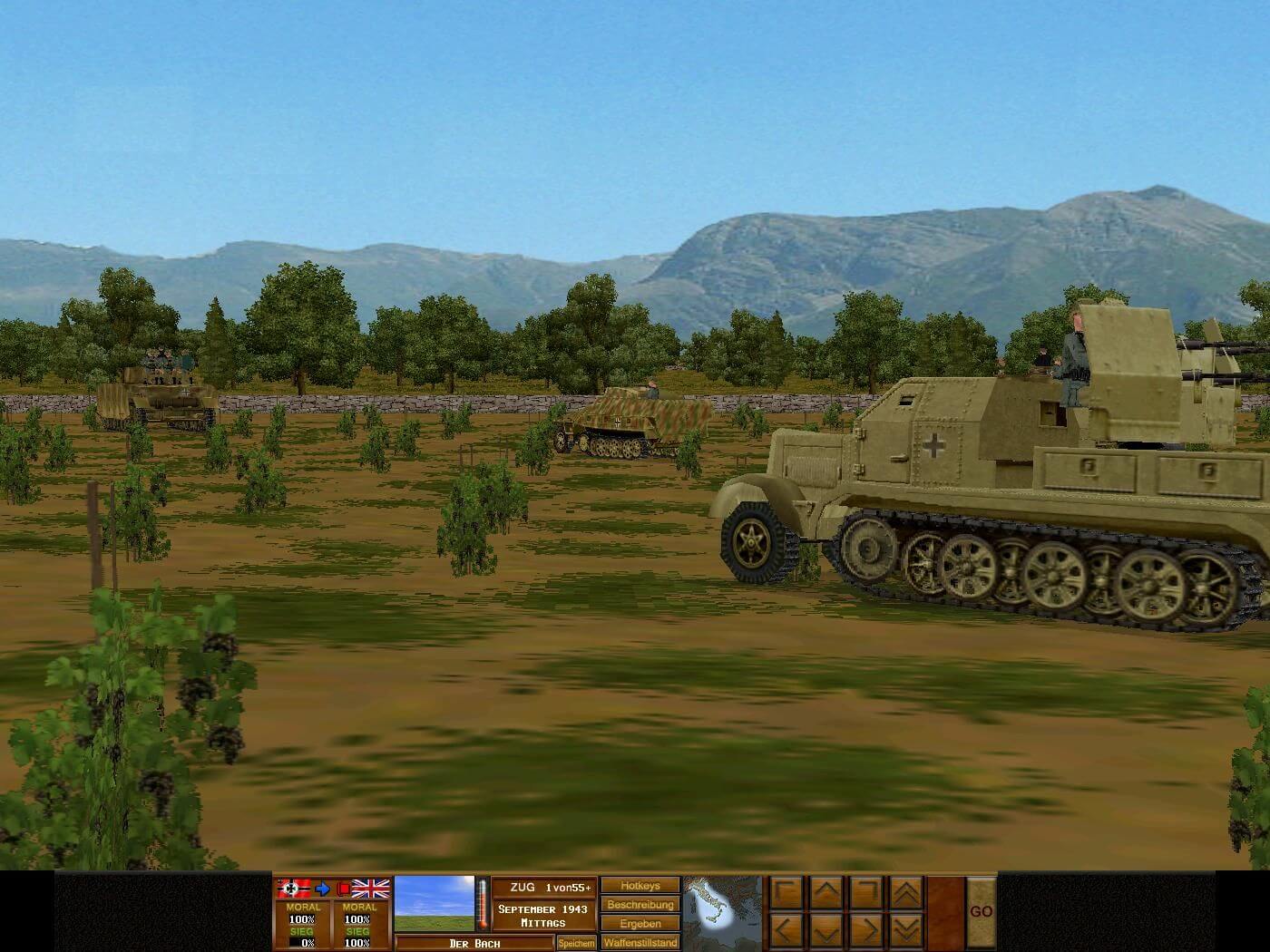Image resolution: width=1270 pixels, height=952 pixels.
Task: Choose Ergeben to surrender
Action: click(640, 924)
